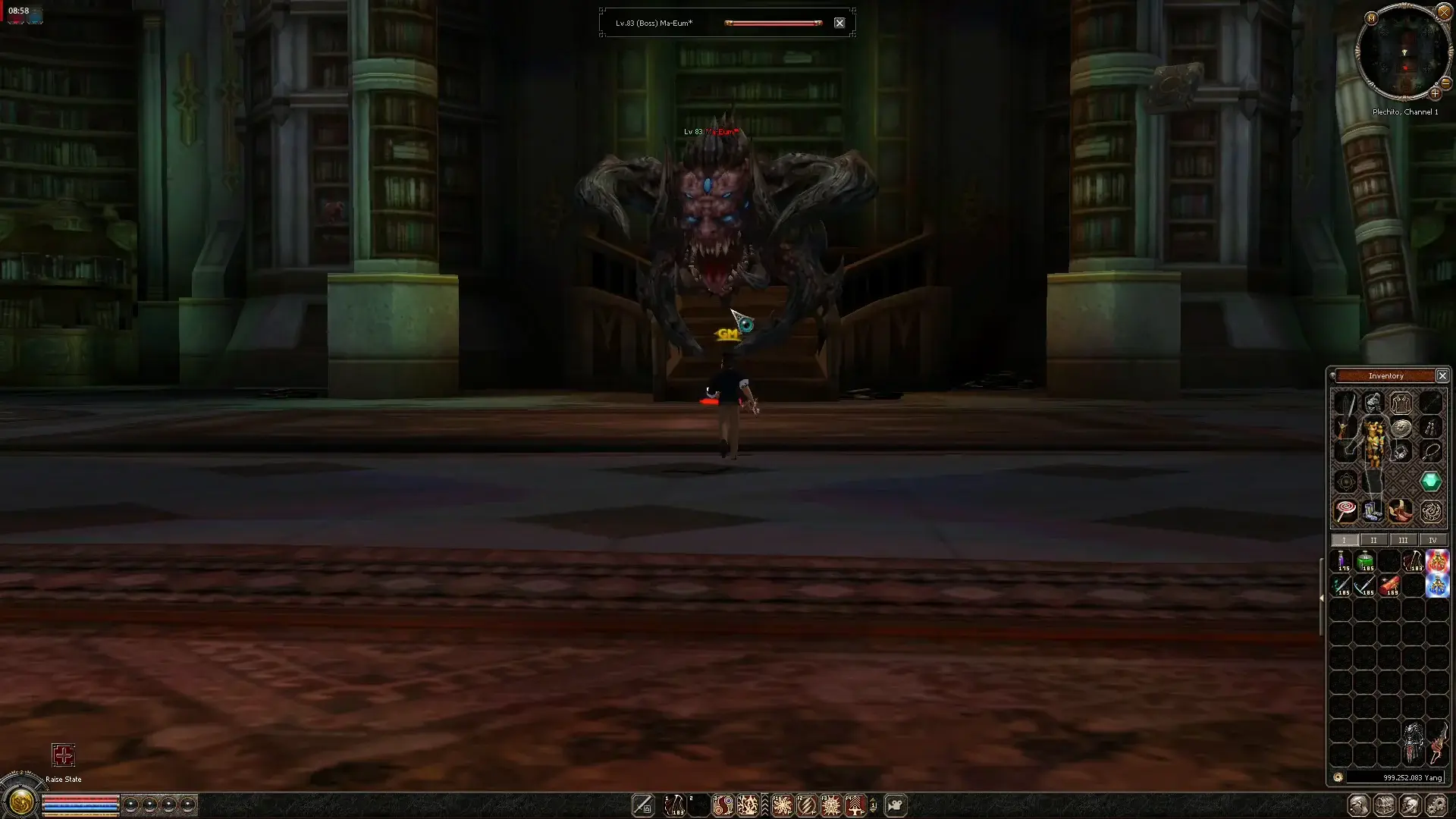Toggle the minimap zoom-in plus control
Screen dimensions: 1456x819
click(1435, 93)
